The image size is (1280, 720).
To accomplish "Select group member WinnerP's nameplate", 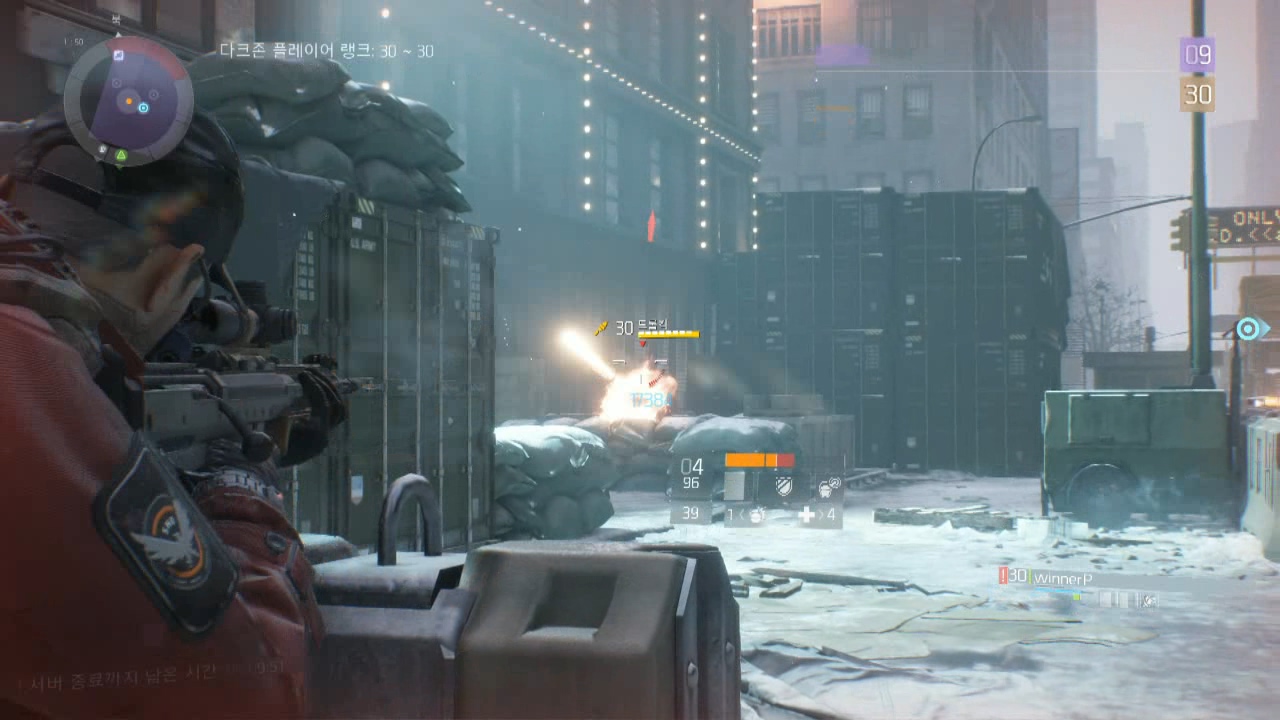I will pyautogui.click(x=1062, y=577).
